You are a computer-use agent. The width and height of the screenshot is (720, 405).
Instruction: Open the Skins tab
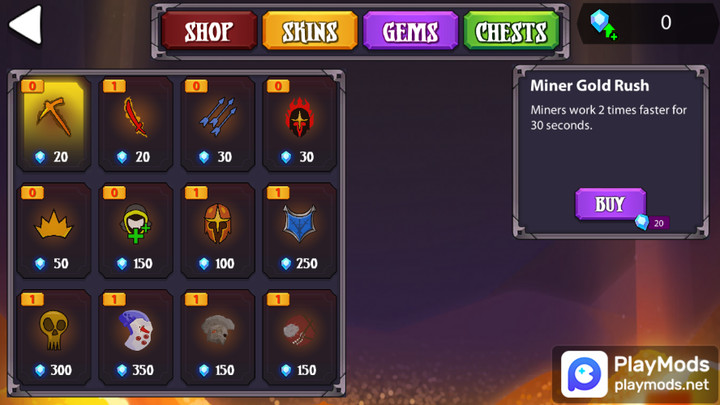coord(309,32)
